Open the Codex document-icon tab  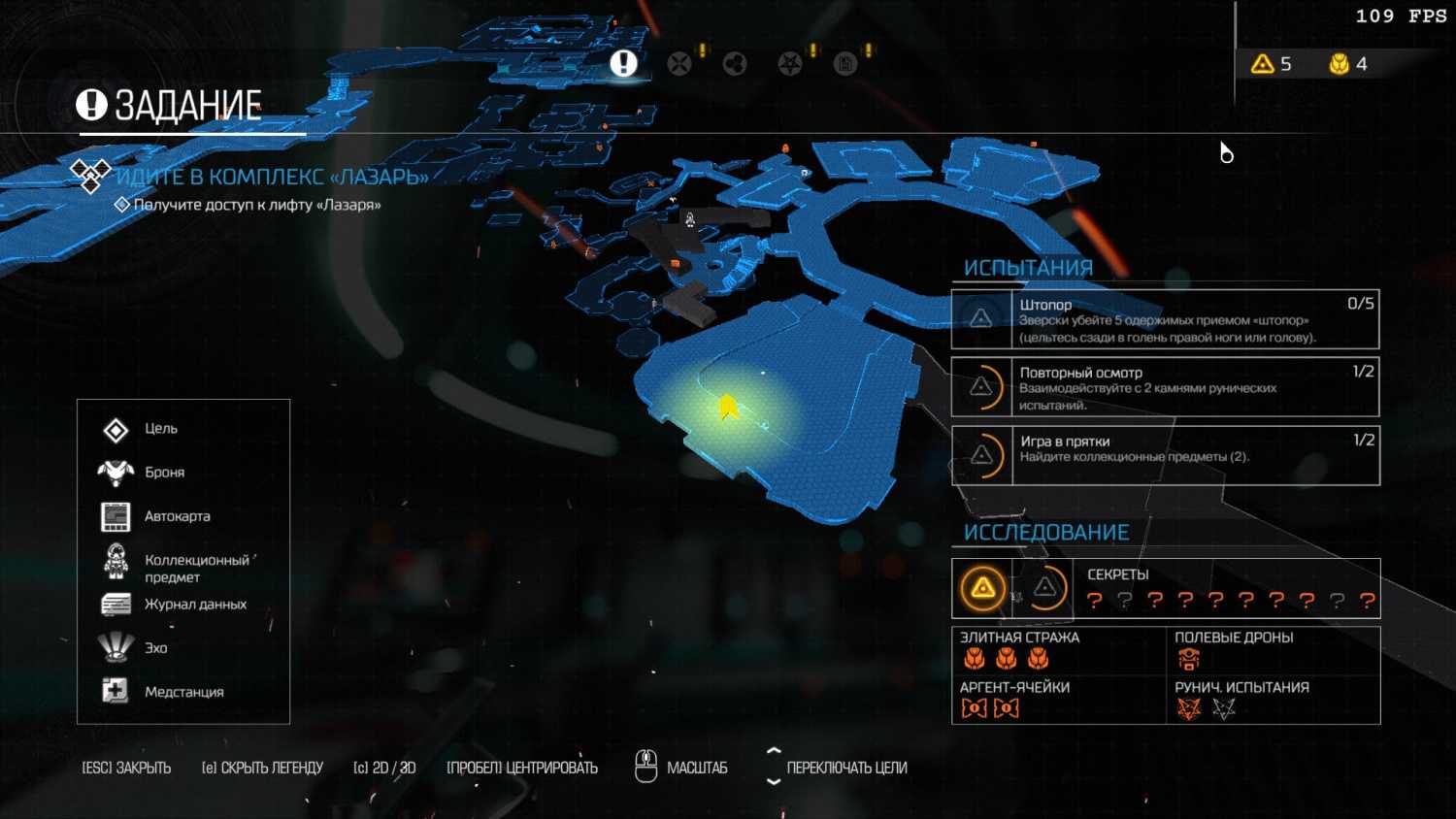(x=845, y=64)
